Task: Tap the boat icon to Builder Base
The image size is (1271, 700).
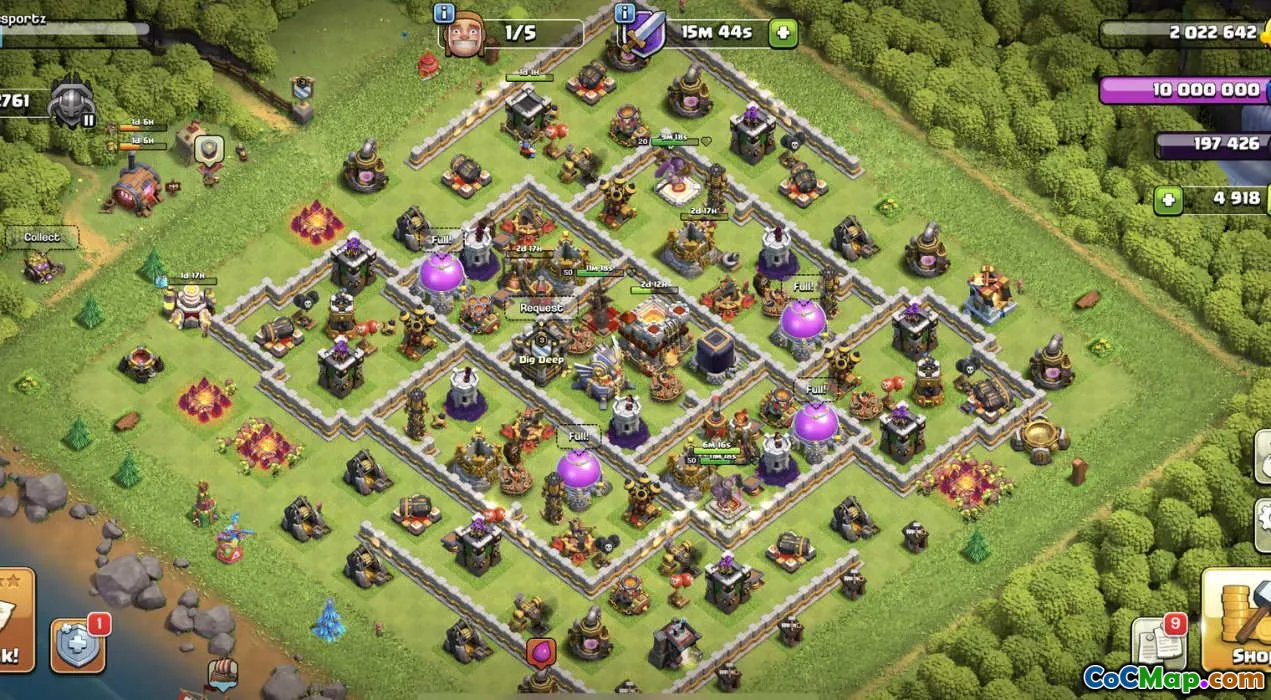Action: coord(222,673)
